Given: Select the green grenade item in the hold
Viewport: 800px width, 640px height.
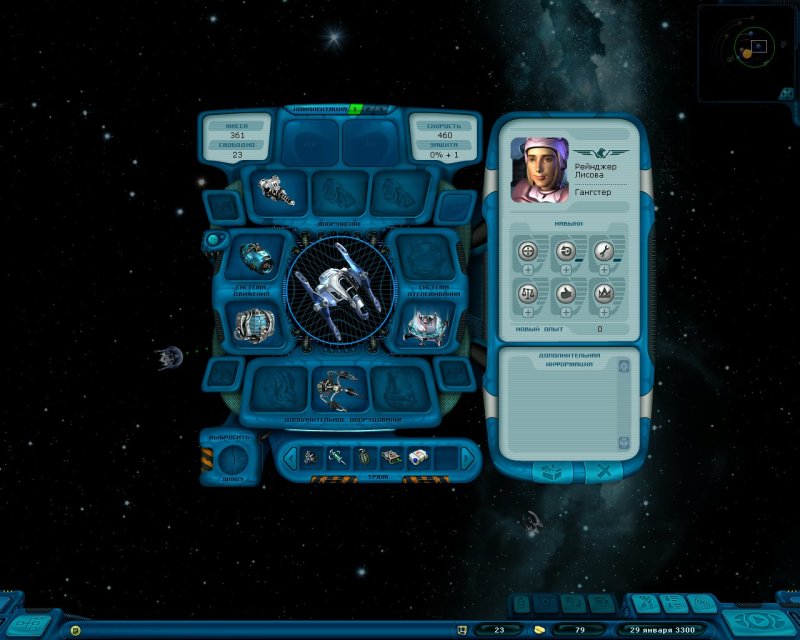Looking at the screenshot, I should pyautogui.click(x=364, y=458).
